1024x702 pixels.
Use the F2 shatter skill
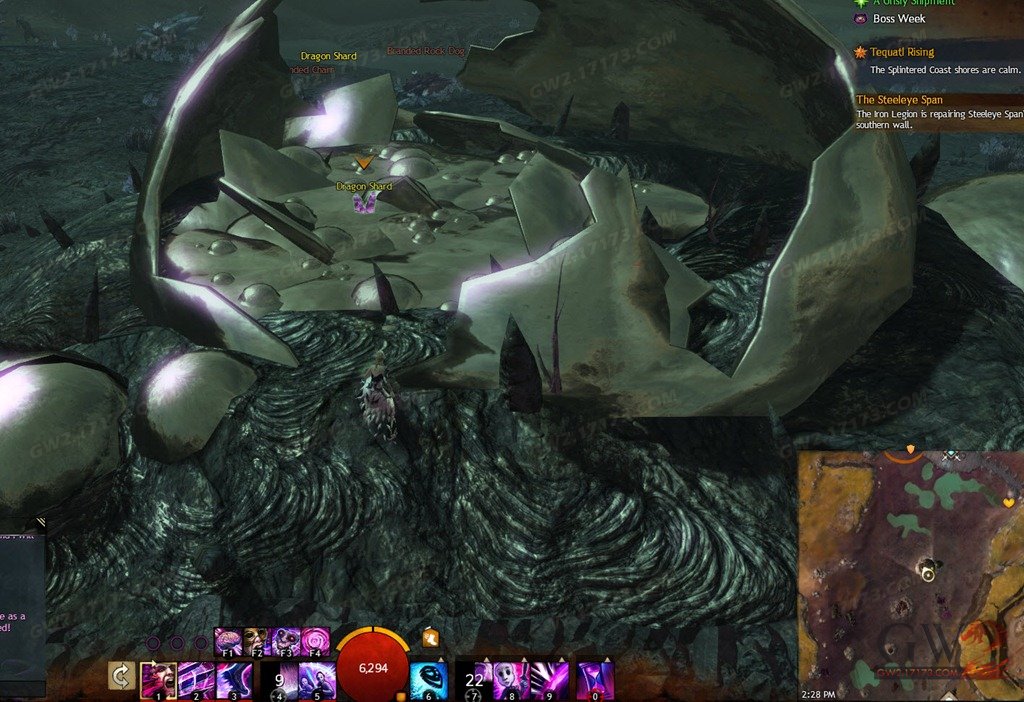point(257,641)
